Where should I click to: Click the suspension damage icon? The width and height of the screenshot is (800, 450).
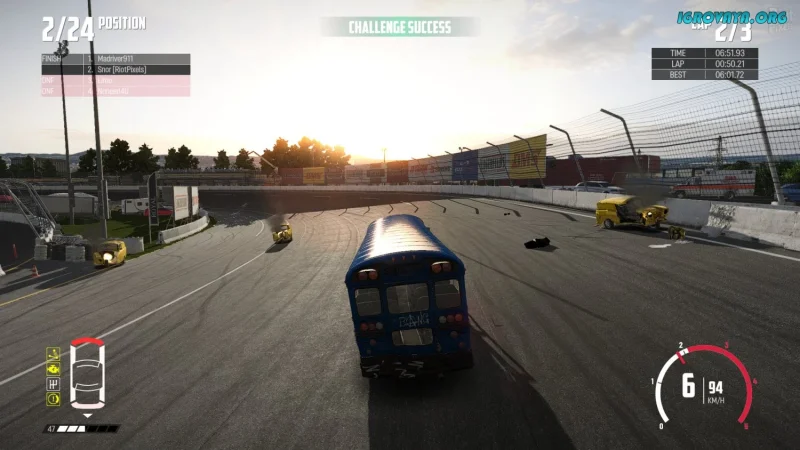point(53,353)
